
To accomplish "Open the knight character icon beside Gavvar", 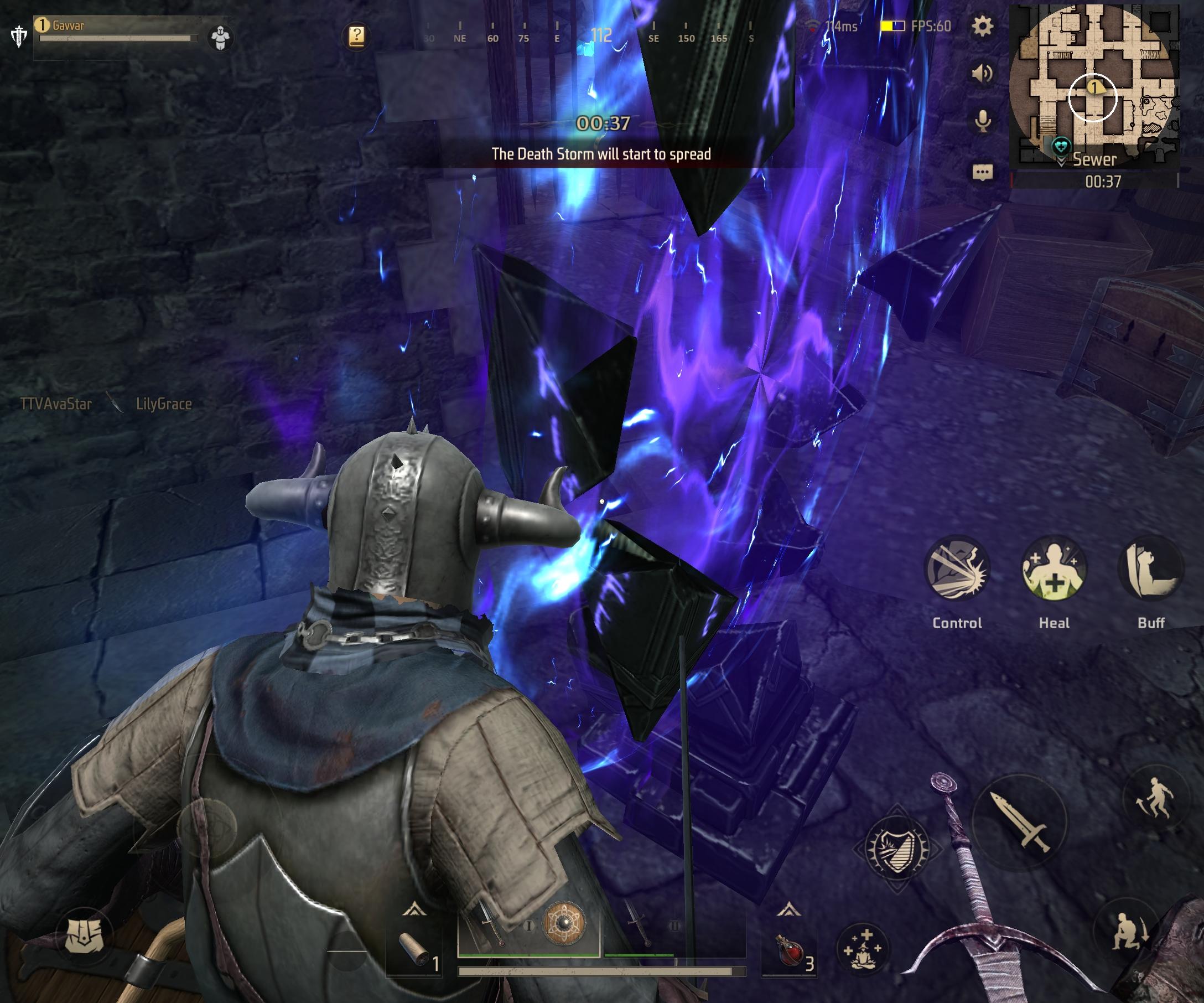I will (220, 38).
